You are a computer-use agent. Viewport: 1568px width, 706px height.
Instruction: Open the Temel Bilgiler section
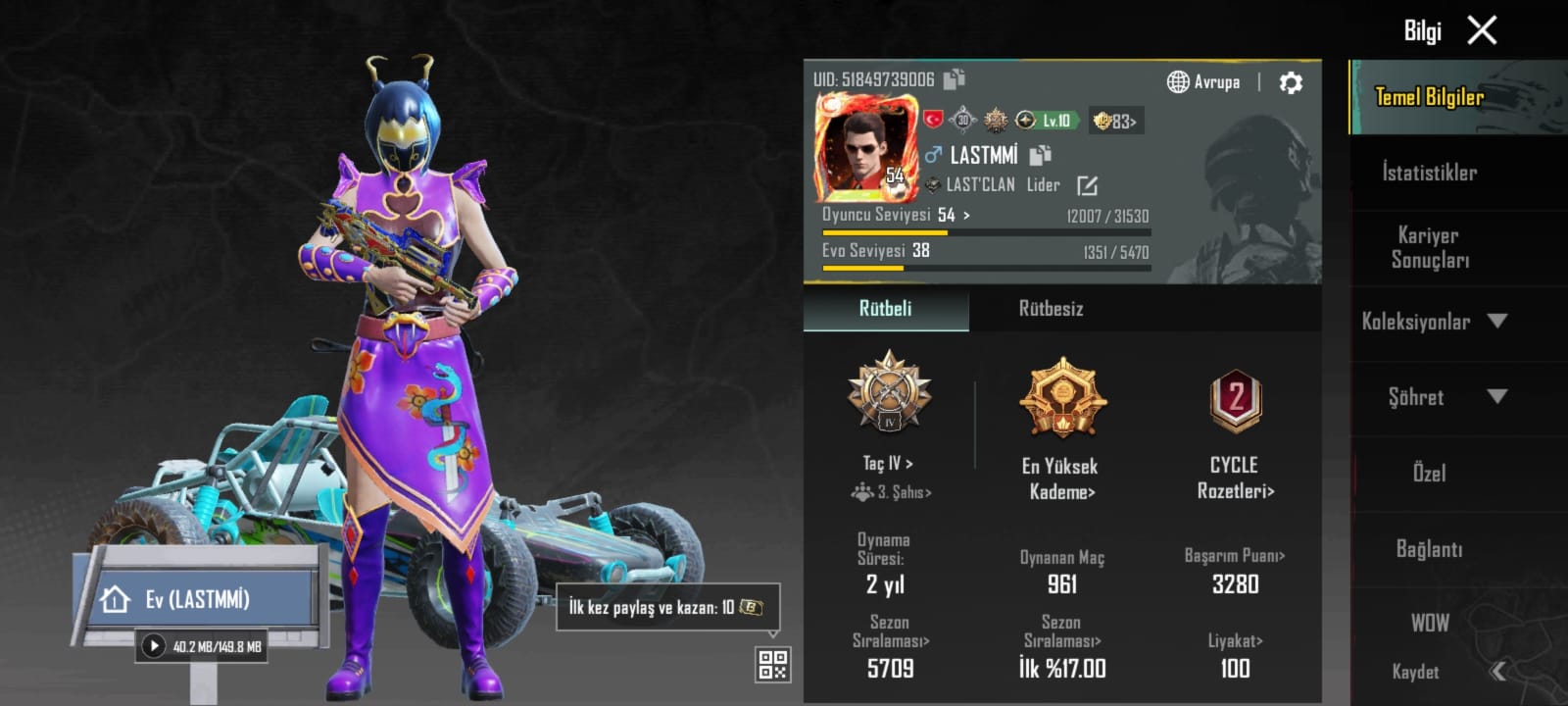(1429, 97)
